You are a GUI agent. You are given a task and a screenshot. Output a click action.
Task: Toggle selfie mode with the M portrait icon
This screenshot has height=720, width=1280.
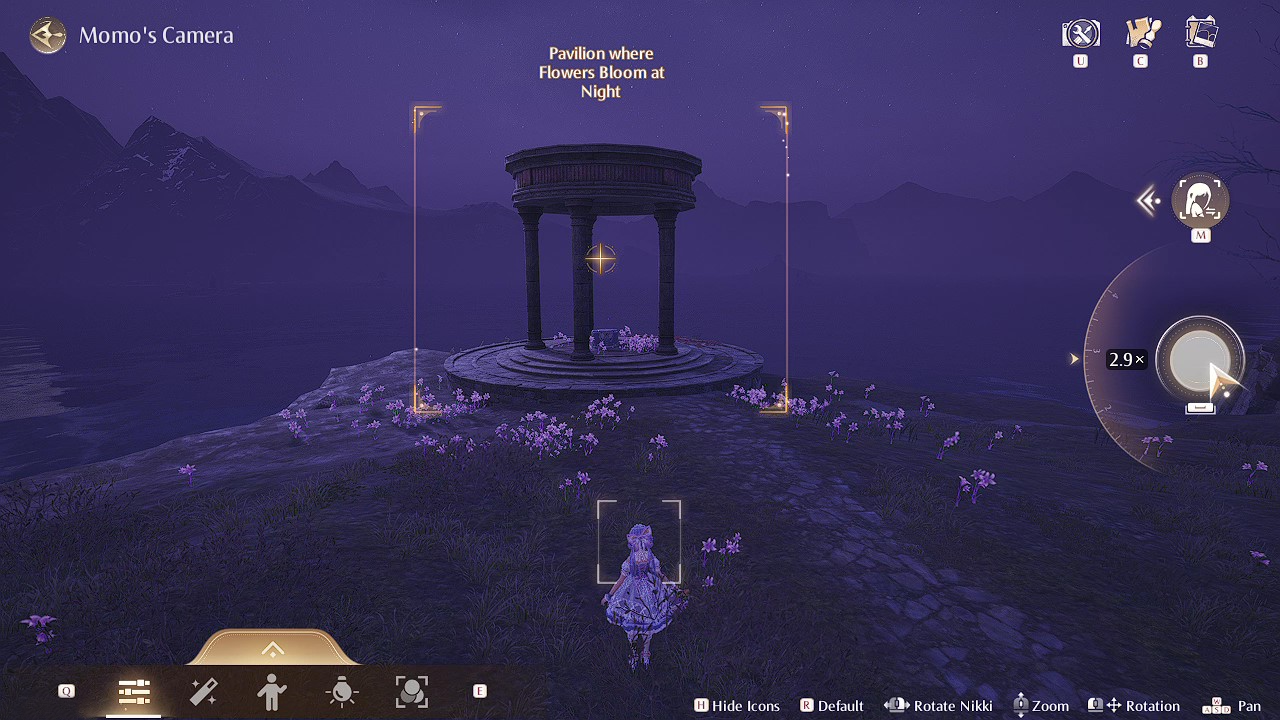(x=1200, y=200)
